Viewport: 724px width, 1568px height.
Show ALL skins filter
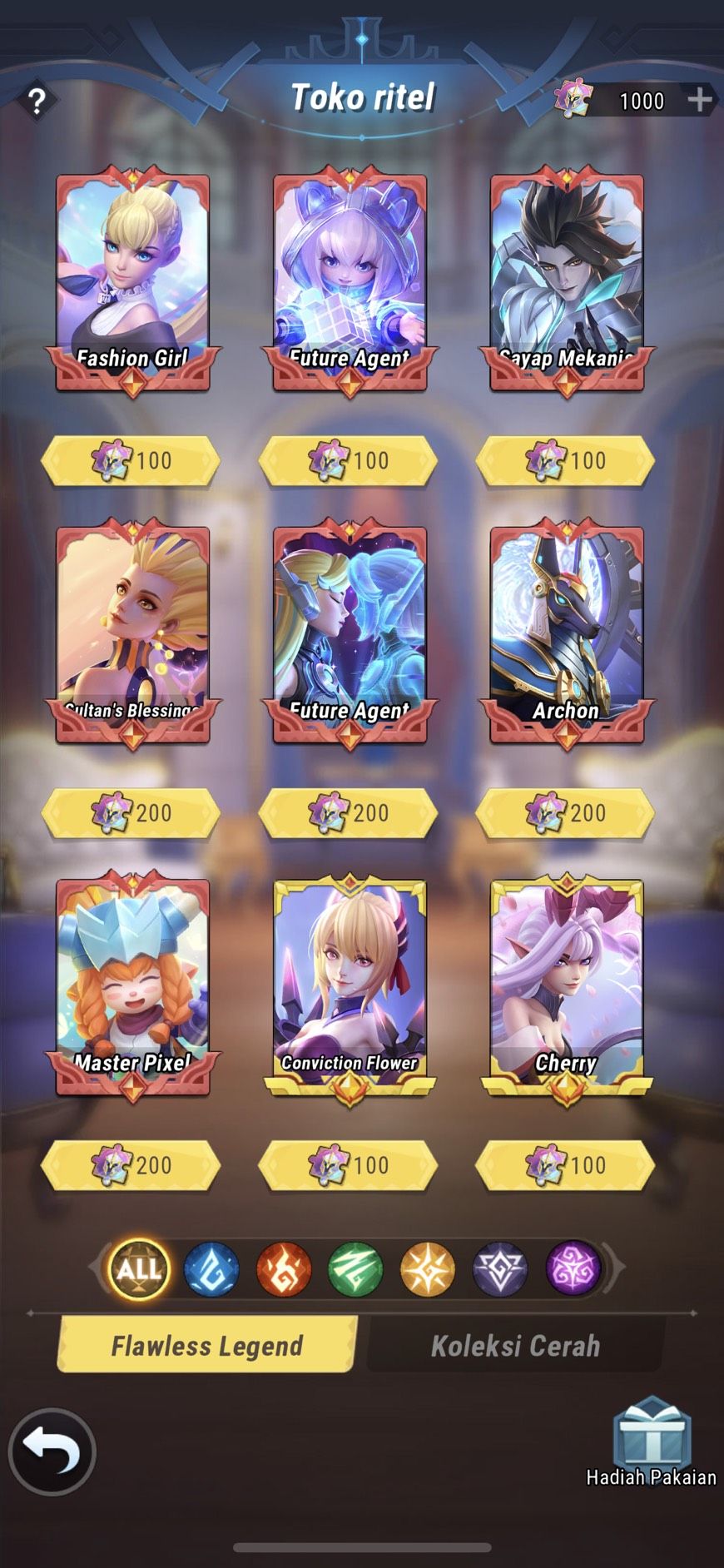(139, 1269)
